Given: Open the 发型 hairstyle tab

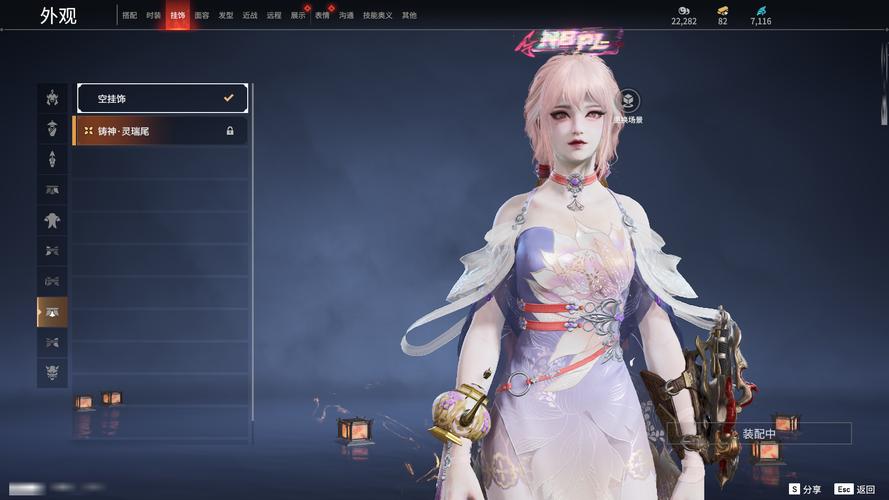Looking at the screenshot, I should pyautogui.click(x=226, y=16).
